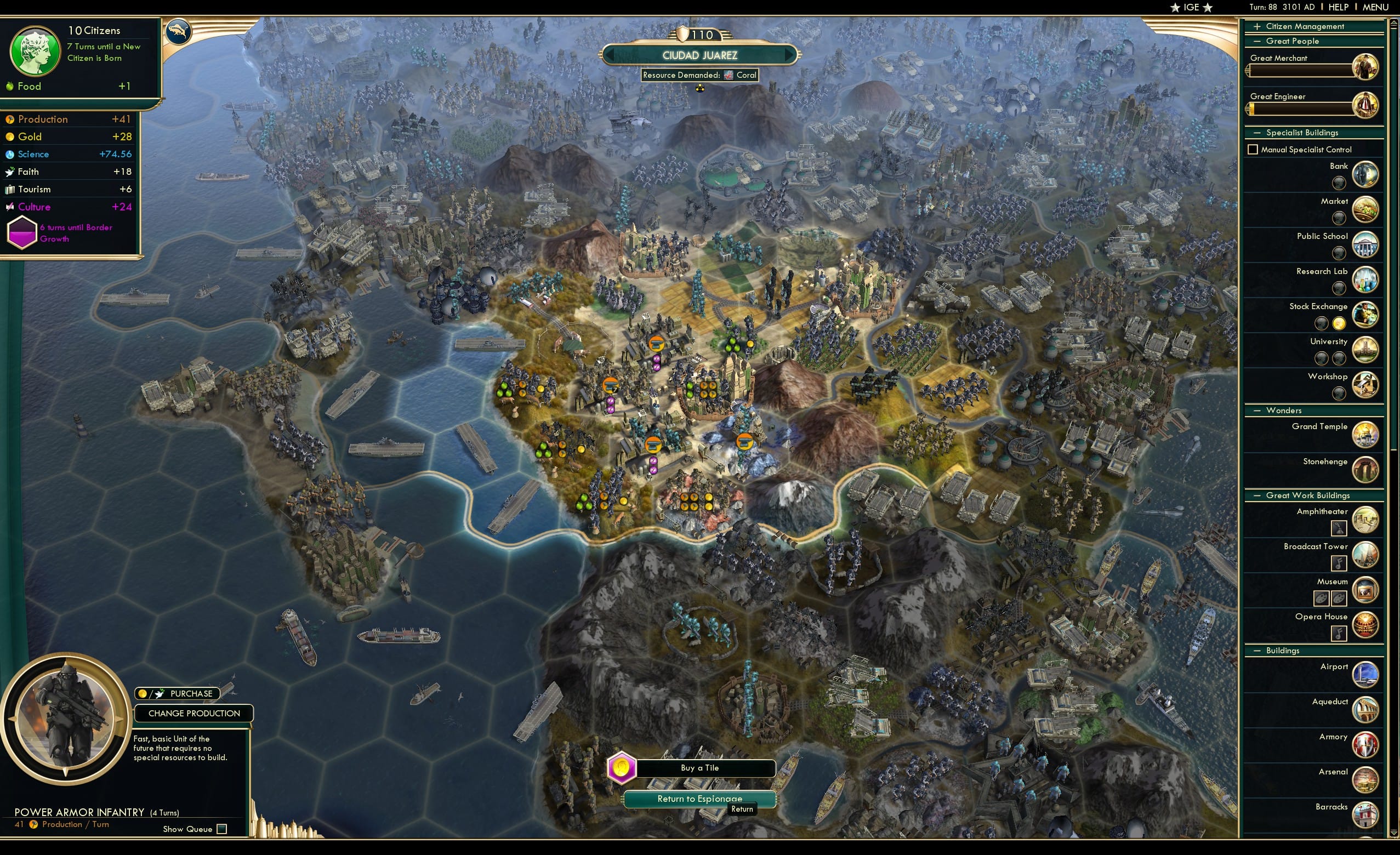Select the University building icon
This screenshot has width=1400, height=855.
pyautogui.click(x=1365, y=349)
